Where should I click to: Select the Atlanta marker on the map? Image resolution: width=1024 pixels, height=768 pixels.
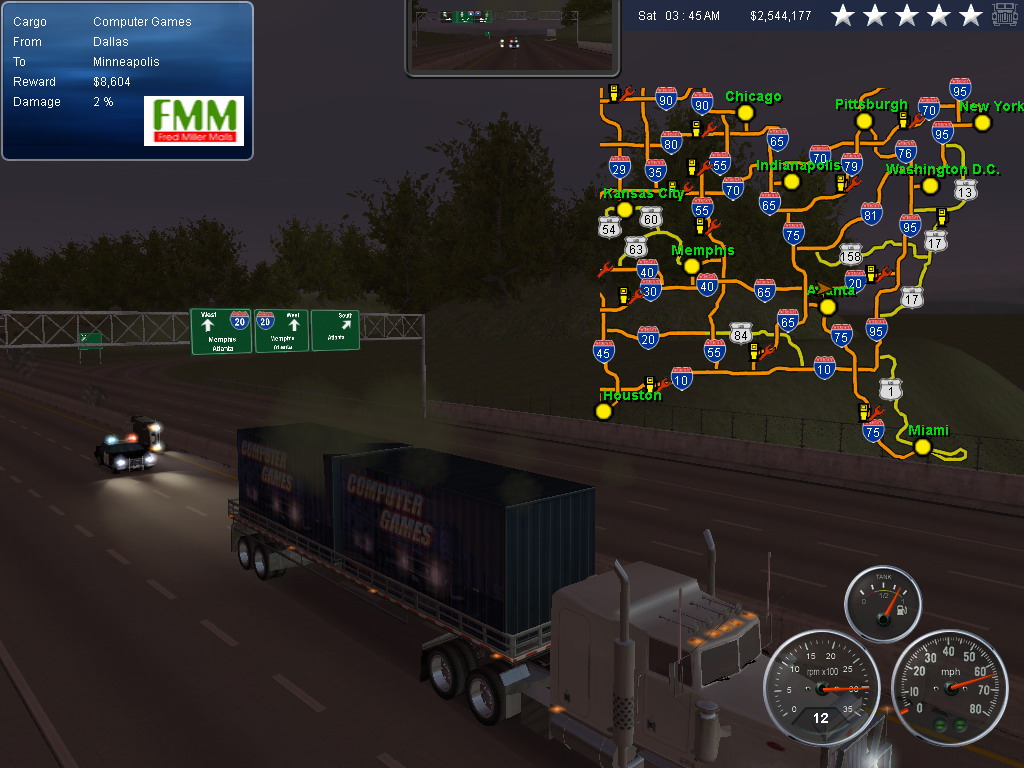coord(827,306)
